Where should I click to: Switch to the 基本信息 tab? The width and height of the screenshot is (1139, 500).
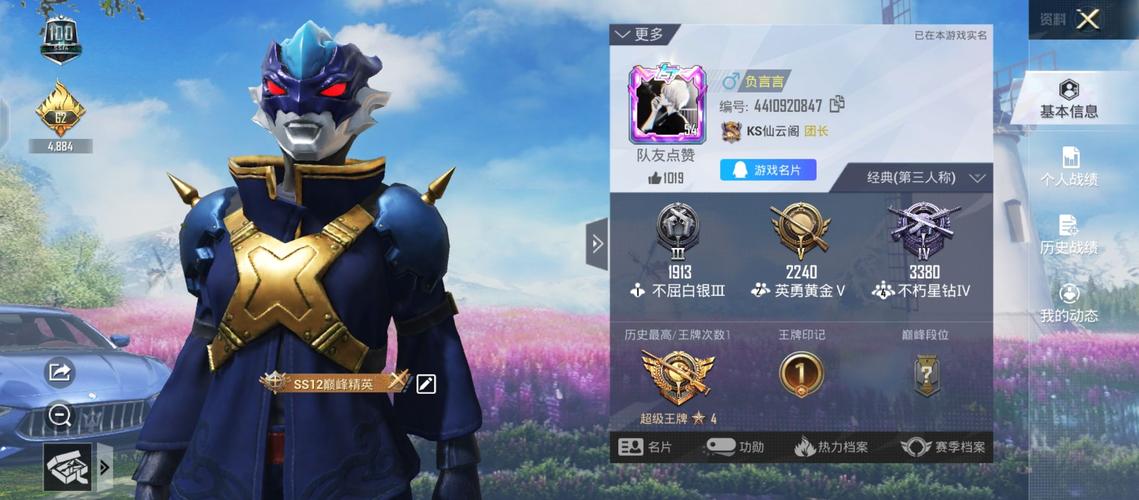[x=1069, y=100]
